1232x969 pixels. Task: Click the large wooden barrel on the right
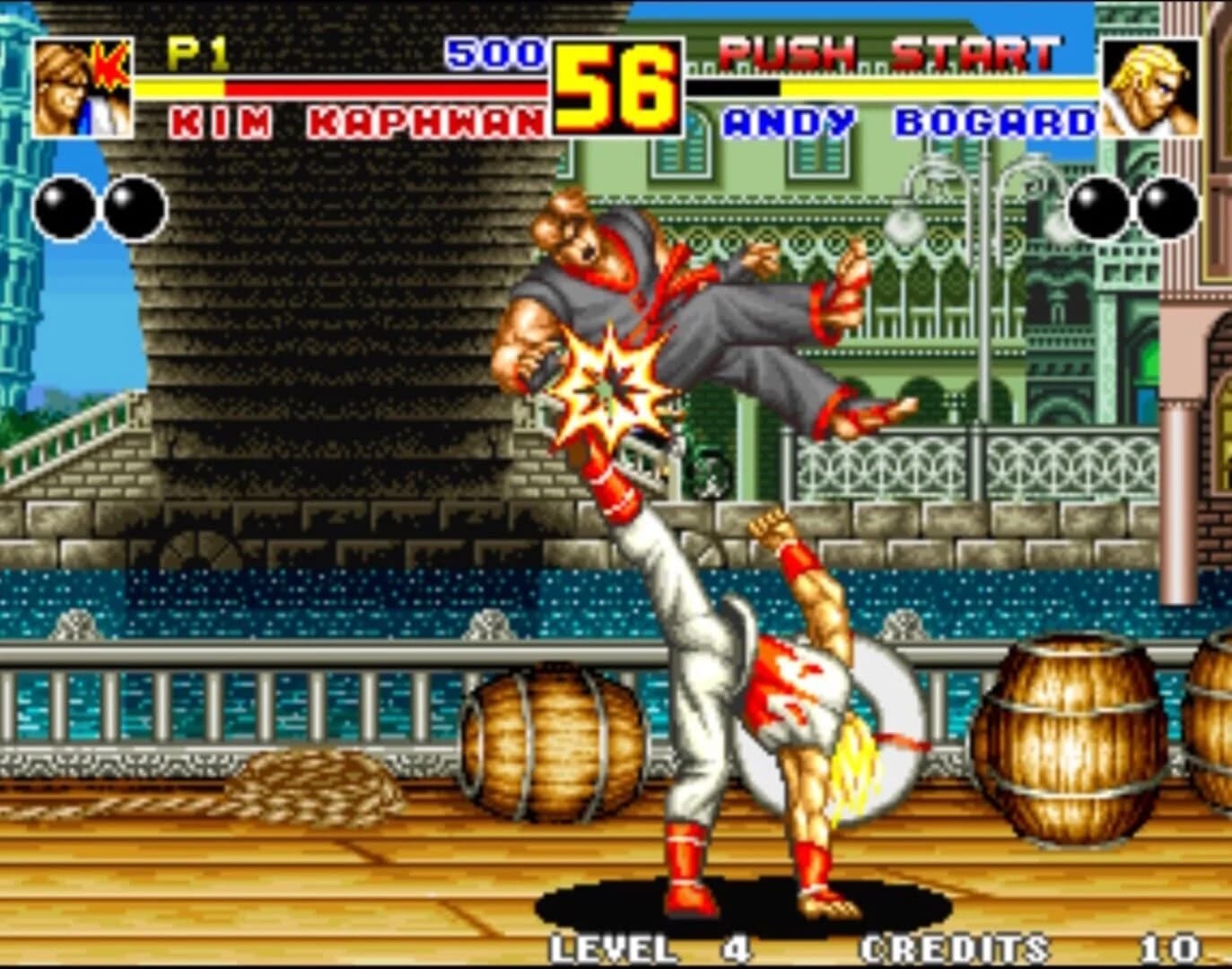(x=1068, y=745)
